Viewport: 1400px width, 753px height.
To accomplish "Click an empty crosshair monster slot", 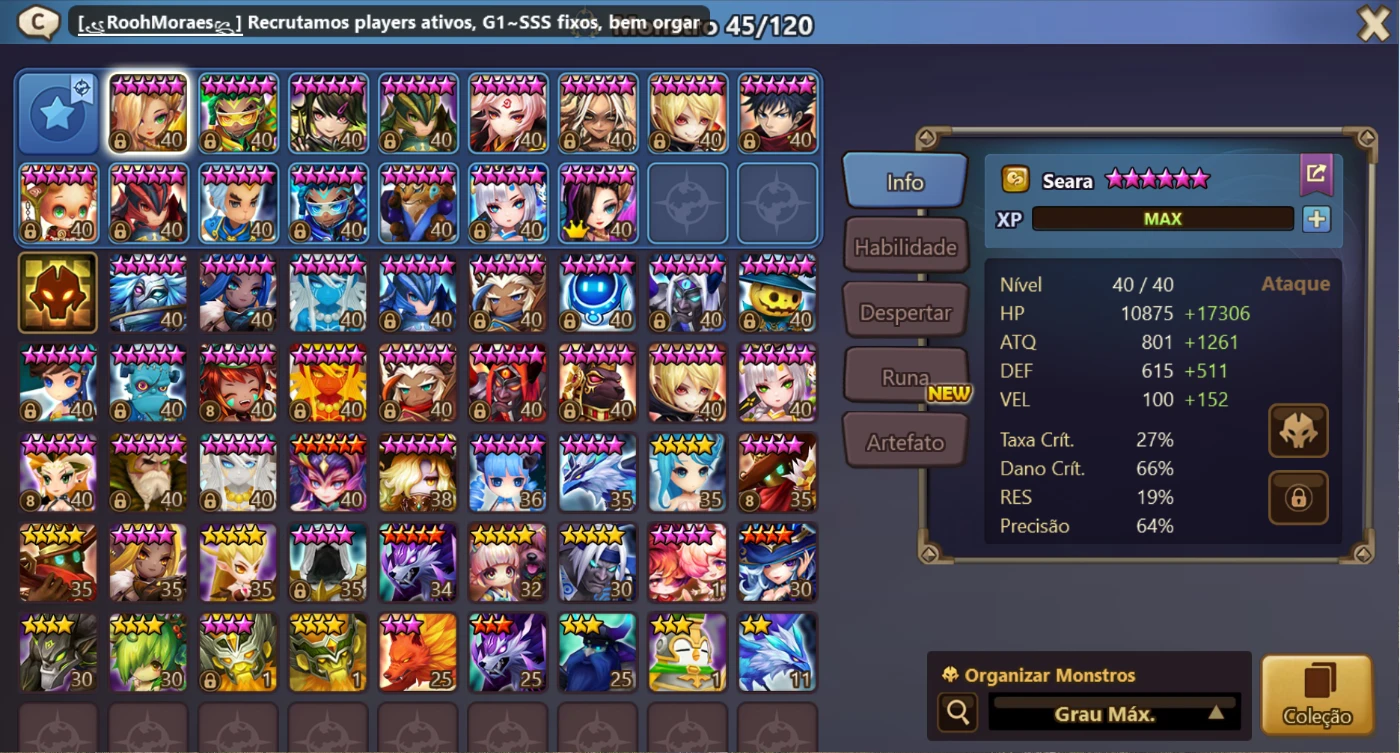I will pos(687,204).
